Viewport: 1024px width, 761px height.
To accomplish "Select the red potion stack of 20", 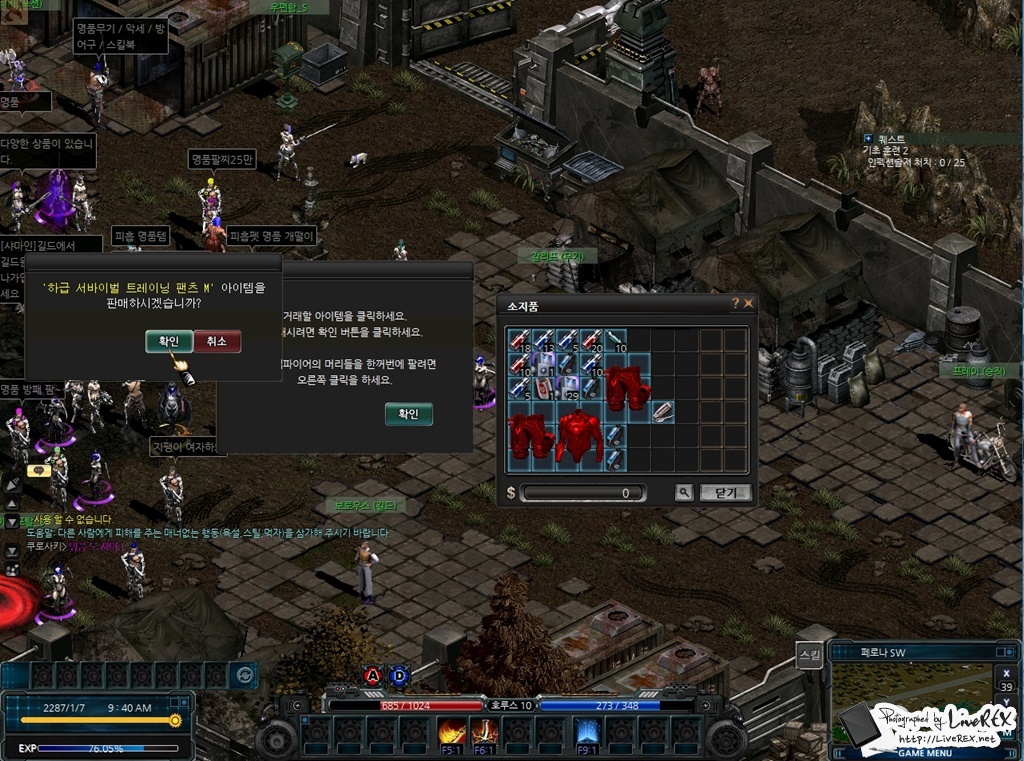I will pyautogui.click(x=591, y=340).
